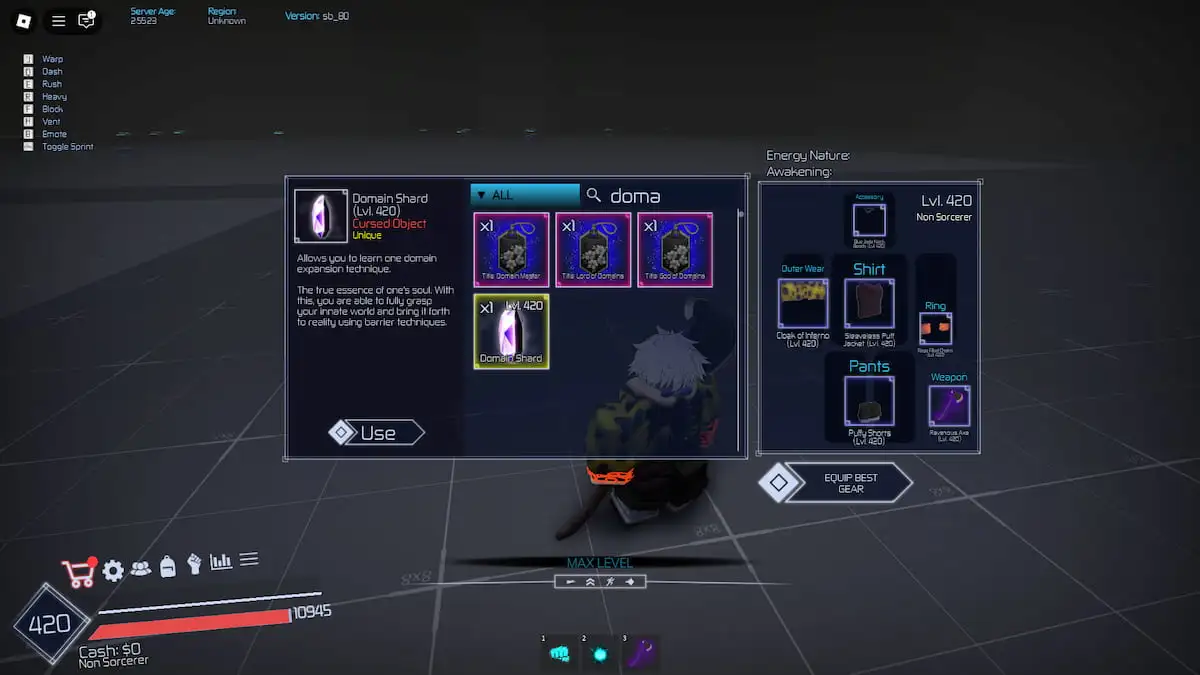Select the Sleeveless Puff Jacket shirt slot
The height and width of the screenshot is (675, 1200).
(x=869, y=303)
